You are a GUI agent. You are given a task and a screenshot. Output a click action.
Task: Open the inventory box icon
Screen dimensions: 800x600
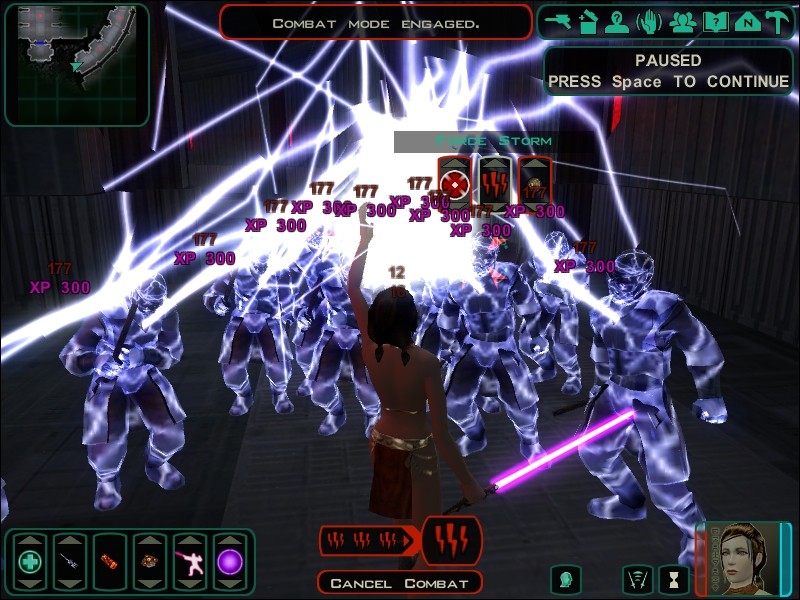pos(591,22)
